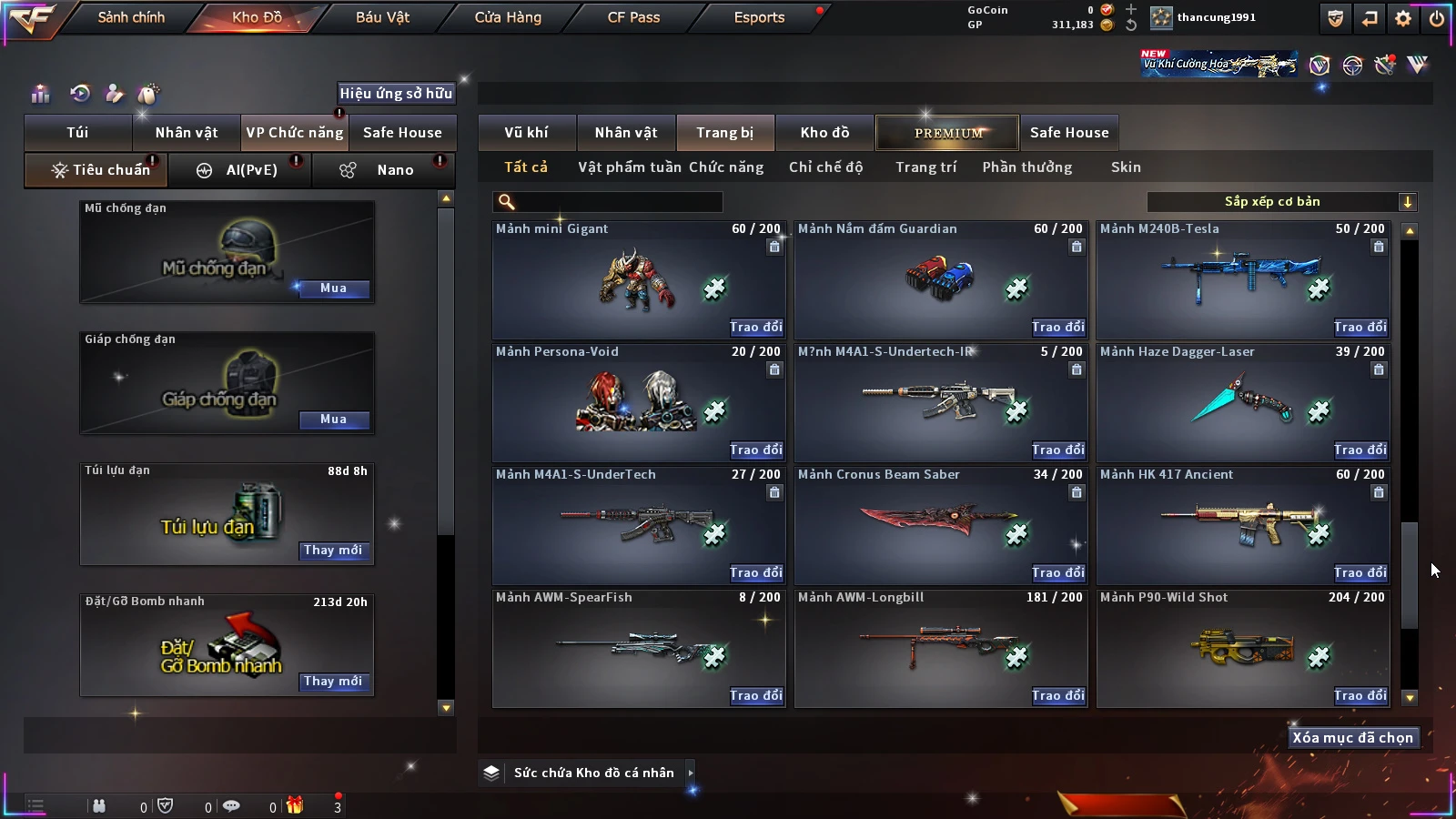Select the Mảnh Cronus Beam Saber item
Image resolution: width=1456 pixels, height=819 pixels.
940,523
